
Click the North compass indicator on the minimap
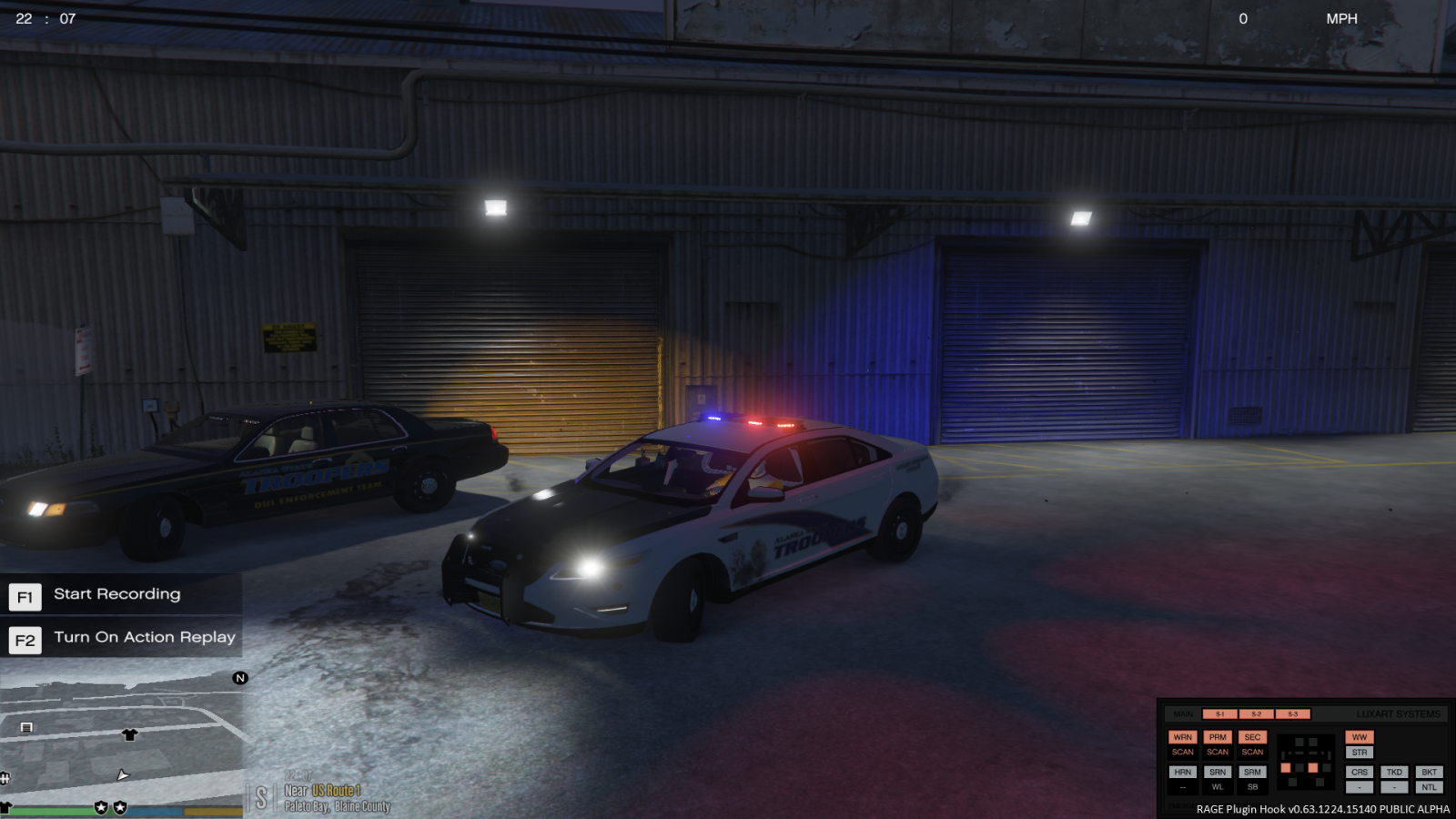(240, 678)
